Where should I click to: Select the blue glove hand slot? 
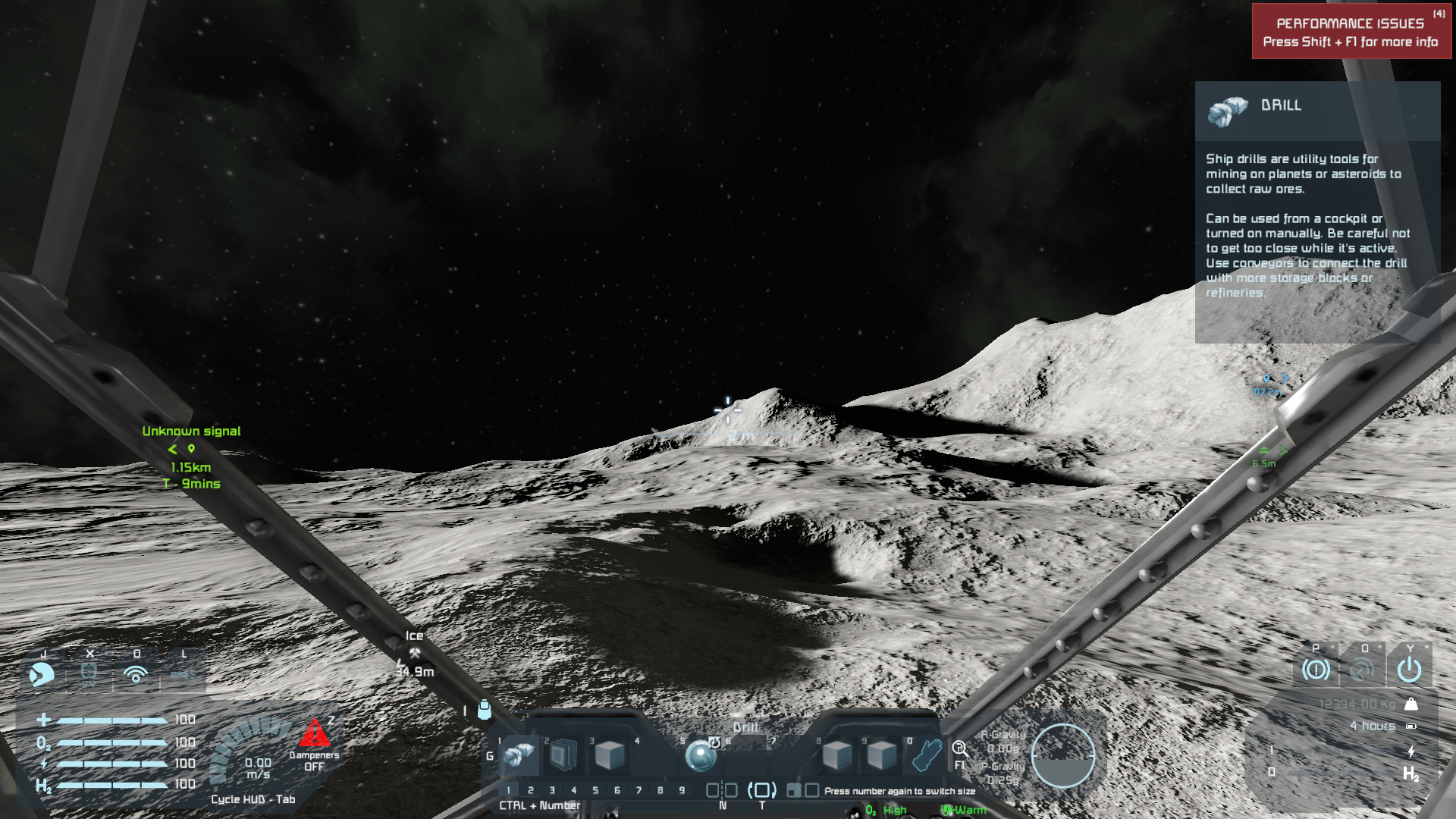(x=926, y=755)
